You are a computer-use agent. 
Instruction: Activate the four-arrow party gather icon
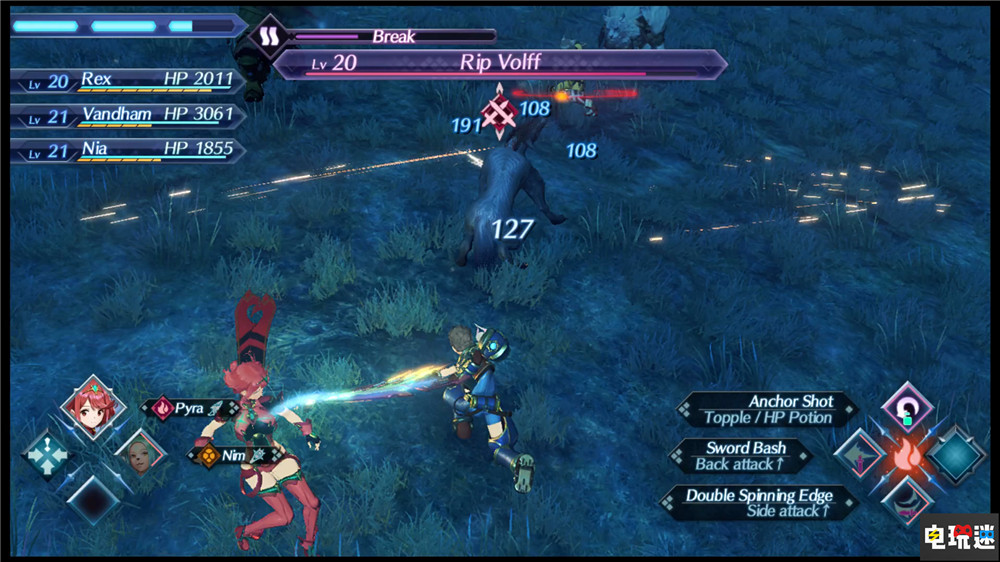[x=46, y=457]
